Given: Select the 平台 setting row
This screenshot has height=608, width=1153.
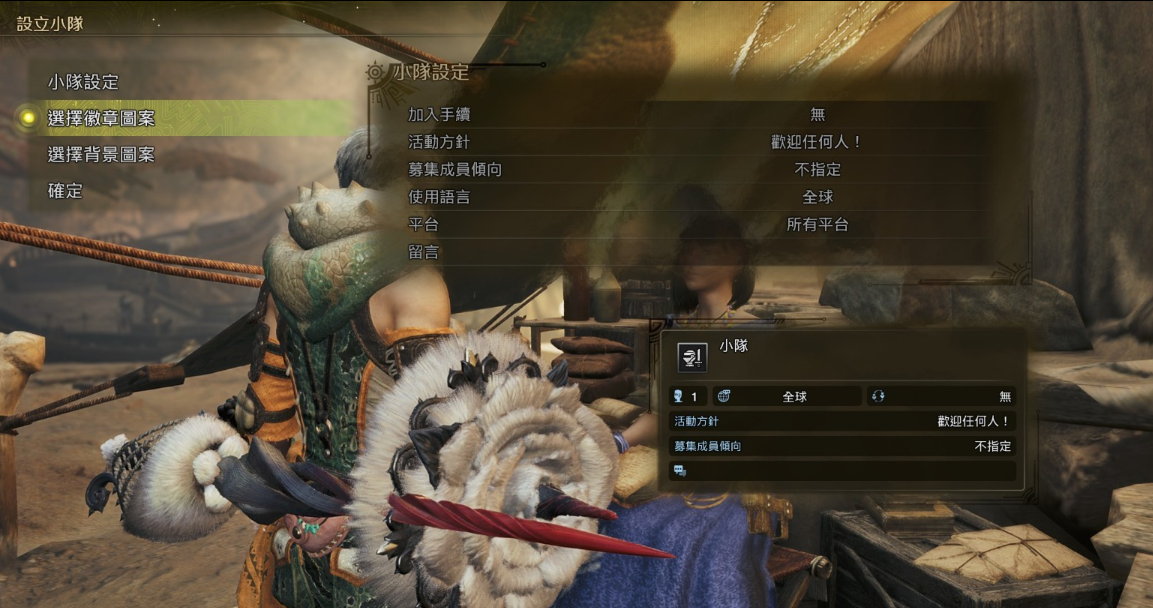Looking at the screenshot, I should point(700,225).
